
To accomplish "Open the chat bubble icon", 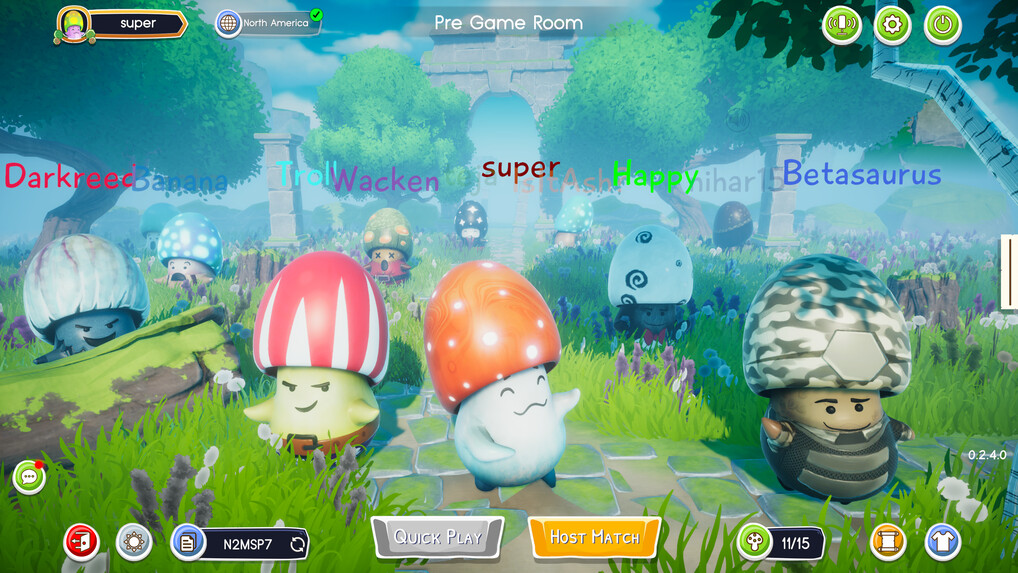I will [x=29, y=477].
